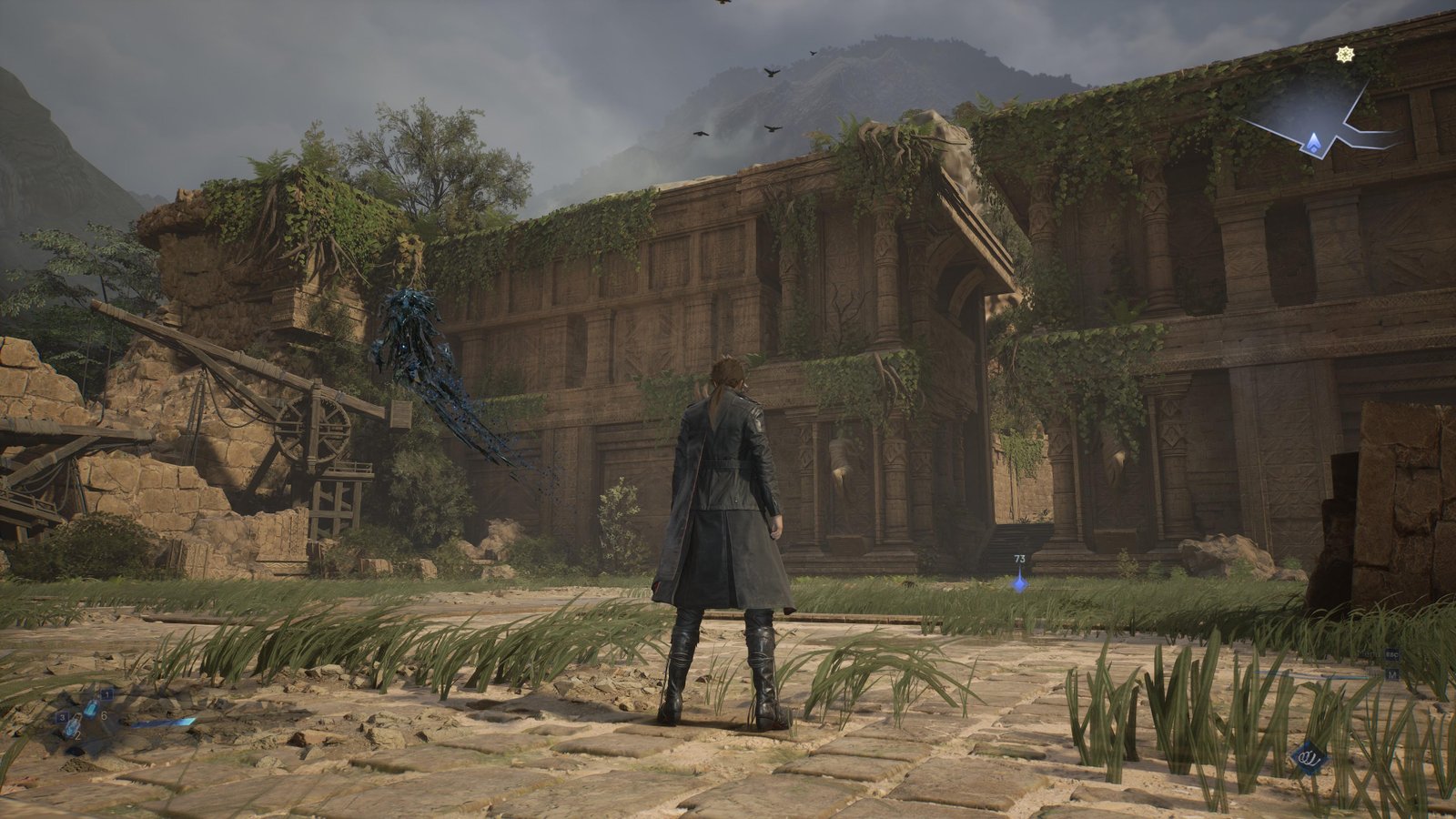This screenshot has width=1456, height=819.
Task: Use the blue potion with two charges
Action: [x=71, y=726]
